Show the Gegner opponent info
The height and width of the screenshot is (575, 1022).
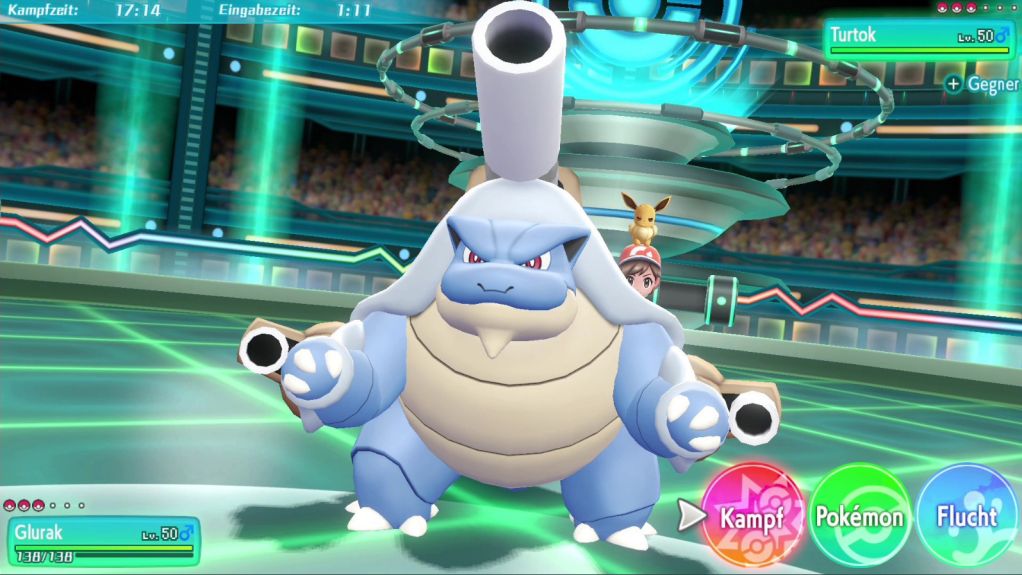pos(982,85)
